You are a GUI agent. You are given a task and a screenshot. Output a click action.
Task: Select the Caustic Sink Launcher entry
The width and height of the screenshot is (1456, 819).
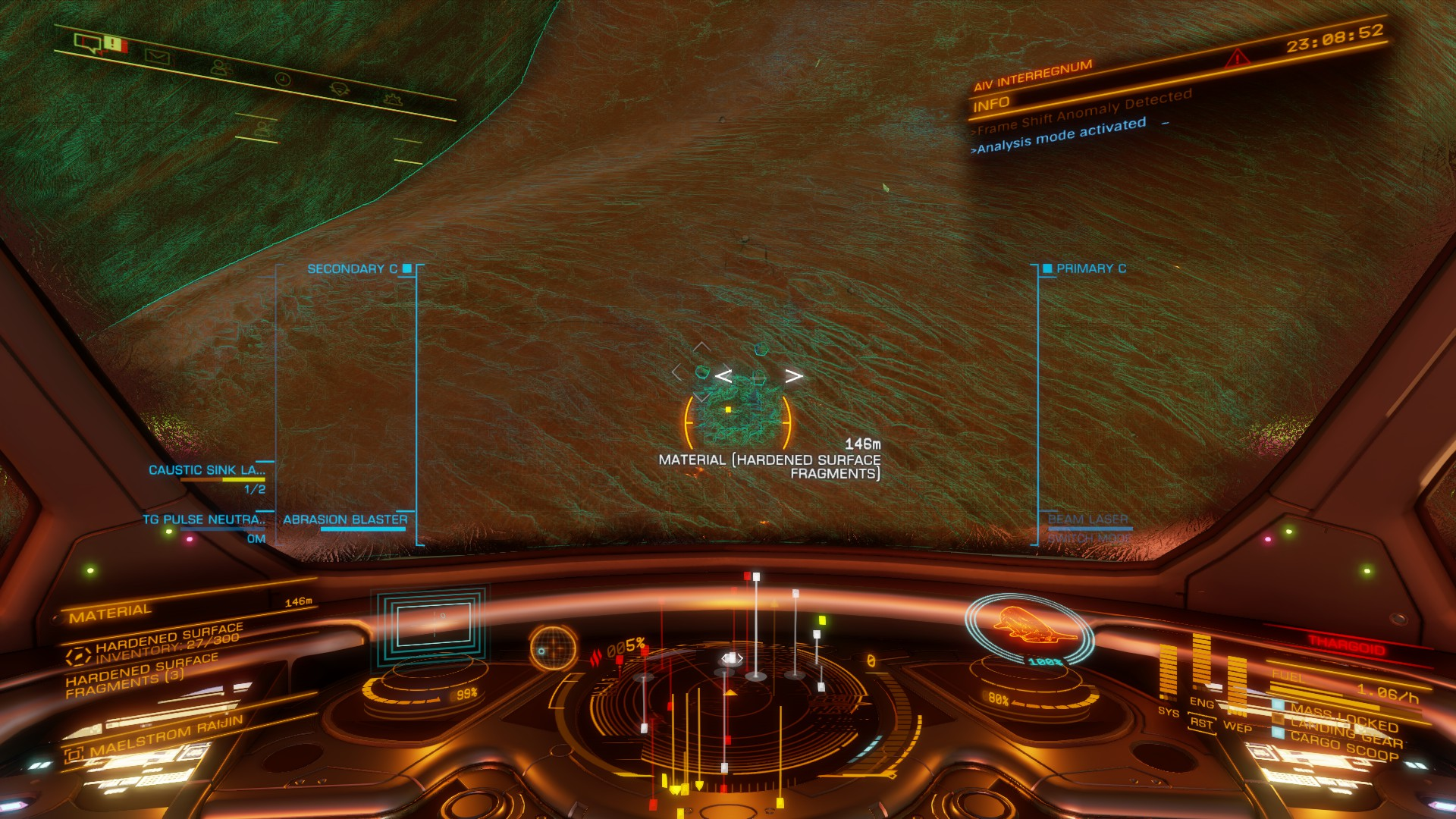207,471
